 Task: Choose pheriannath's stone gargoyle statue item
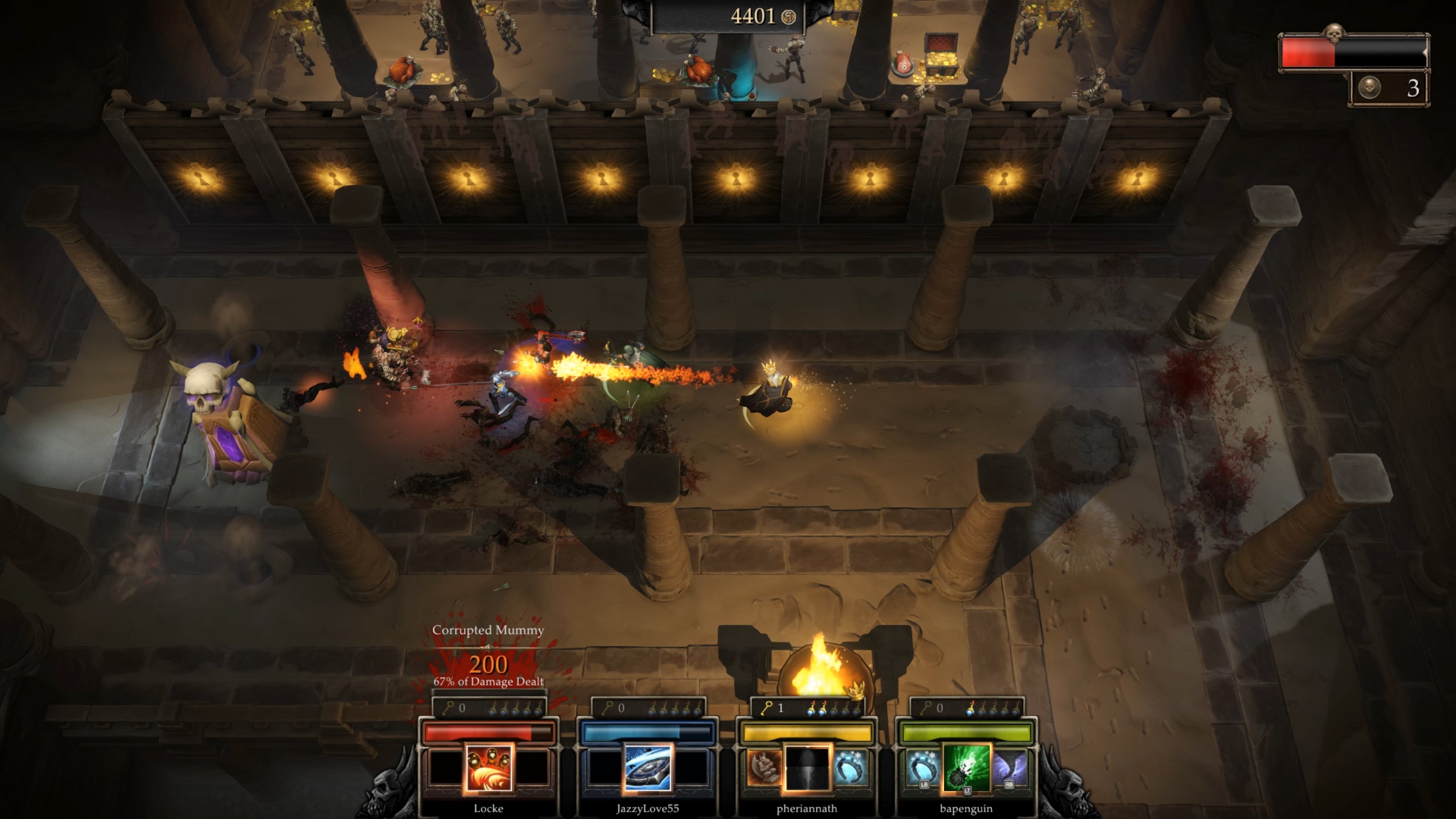(764, 767)
